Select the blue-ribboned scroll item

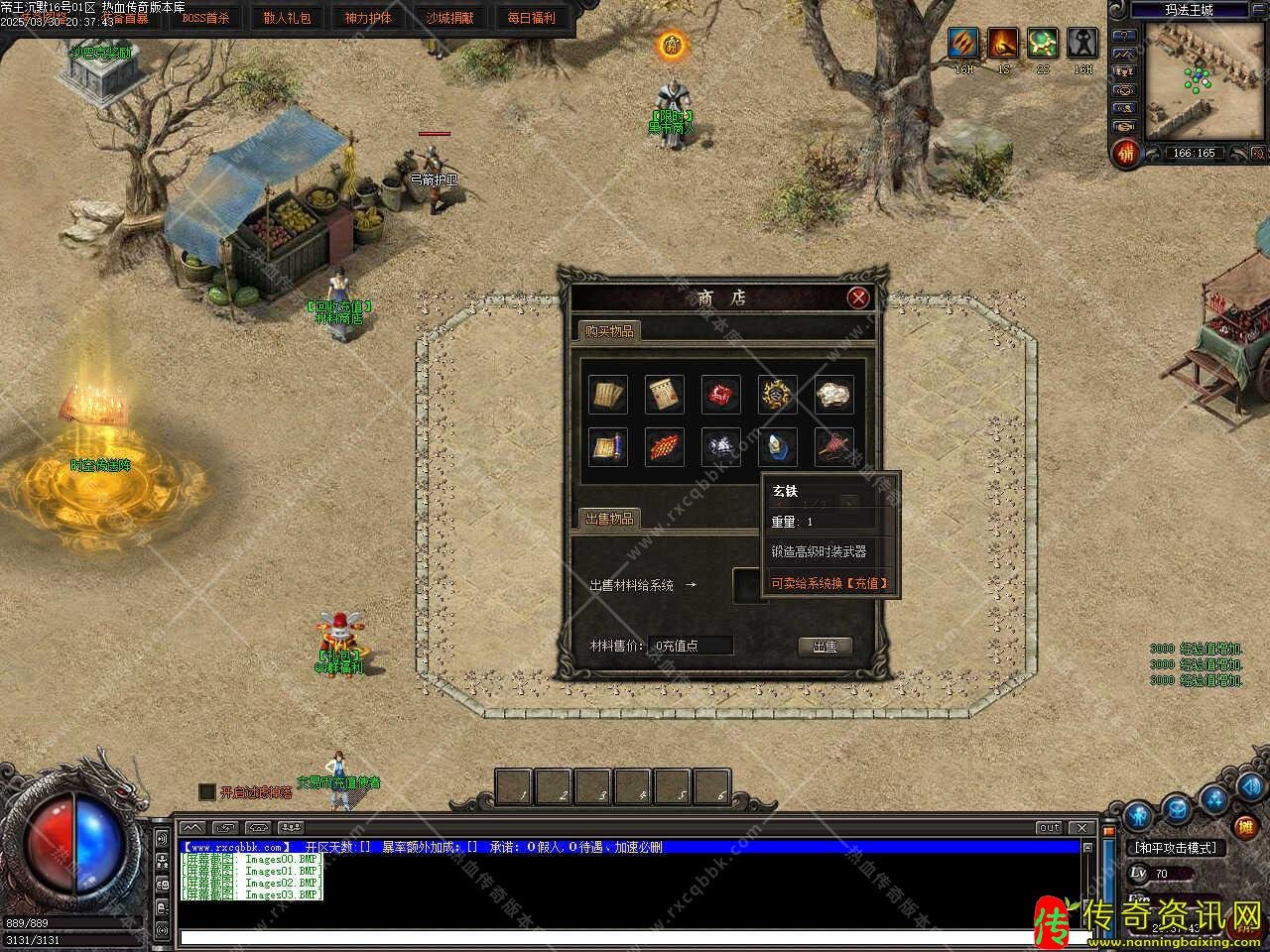[x=608, y=447]
